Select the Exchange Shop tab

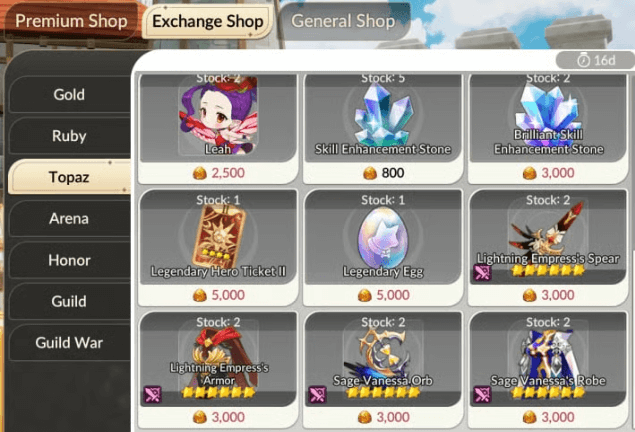click(207, 21)
